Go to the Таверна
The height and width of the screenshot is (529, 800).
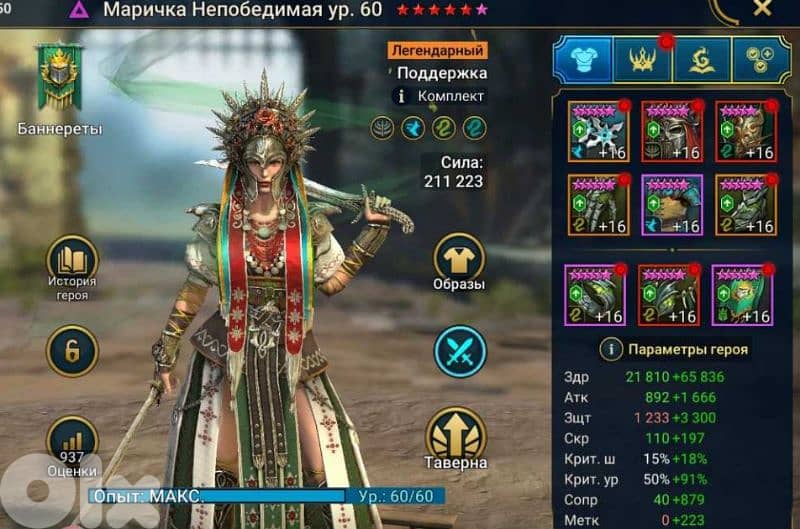[459, 438]
